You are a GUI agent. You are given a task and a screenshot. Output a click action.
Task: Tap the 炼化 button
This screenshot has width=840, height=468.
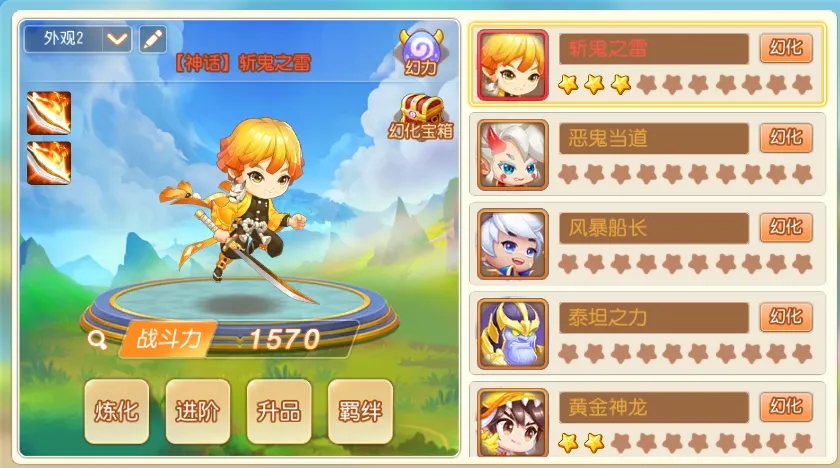[x=116, y=411]
